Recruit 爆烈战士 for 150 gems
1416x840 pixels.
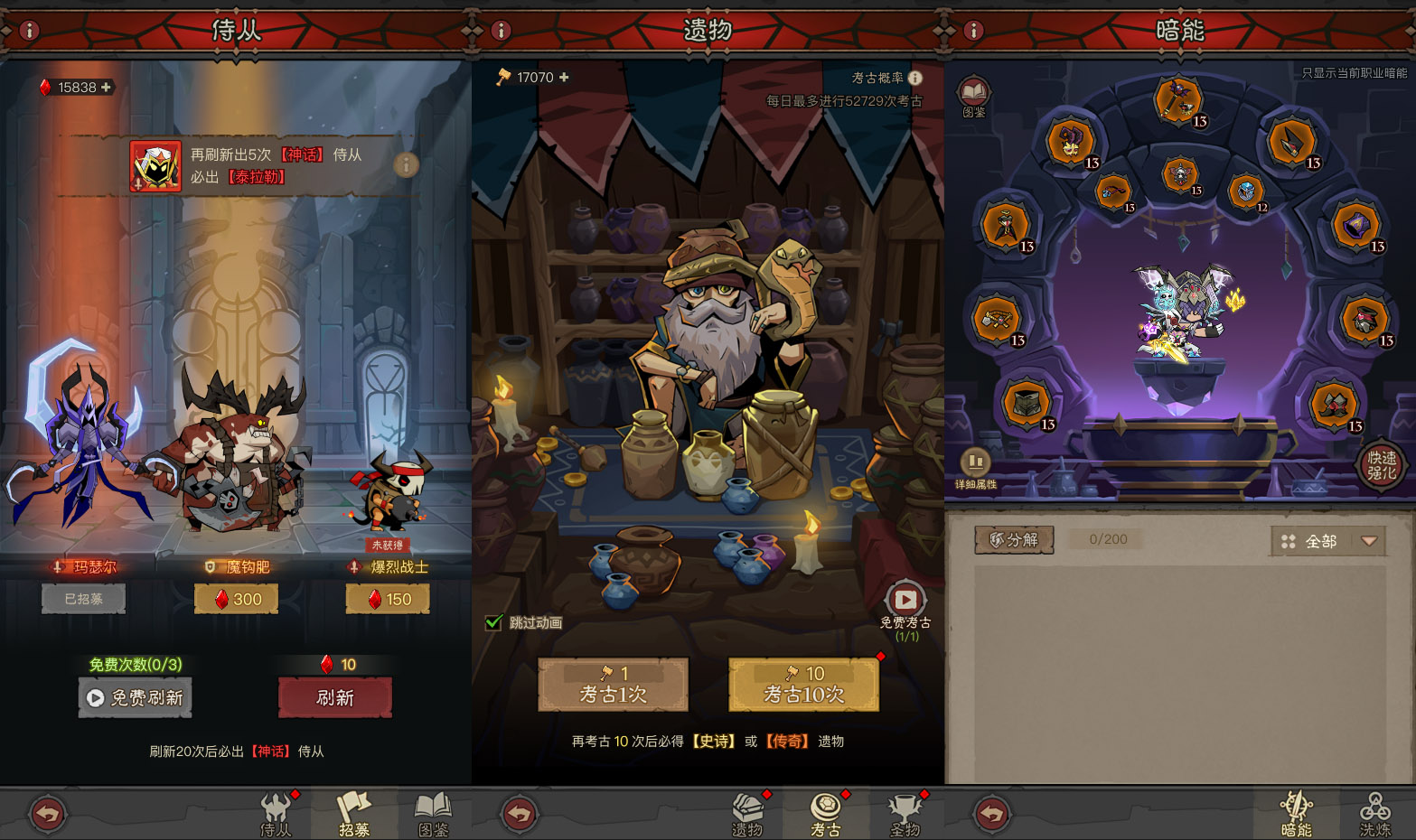388,599
